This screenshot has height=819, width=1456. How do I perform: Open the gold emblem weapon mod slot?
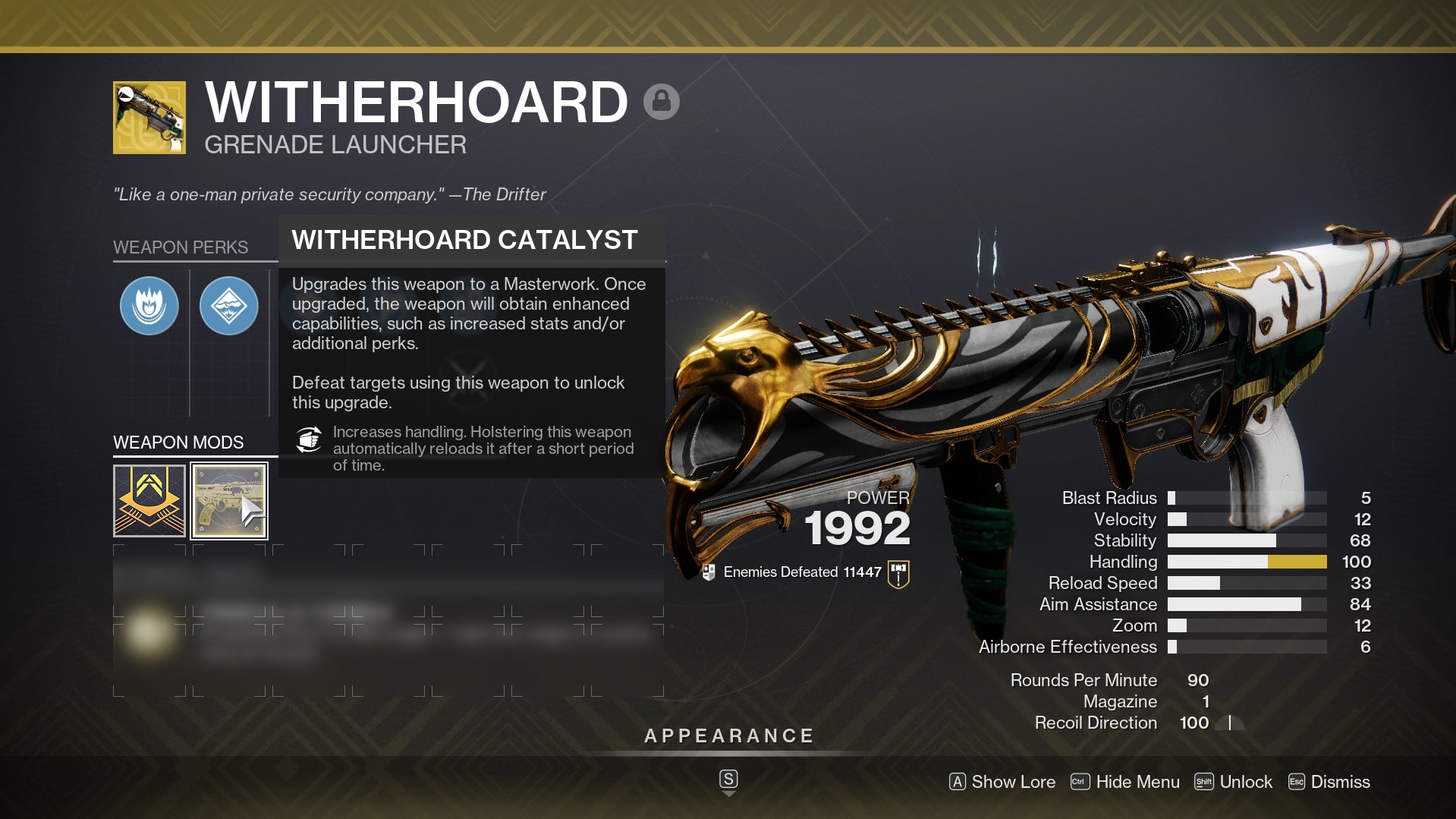click(x=149, y=501)
